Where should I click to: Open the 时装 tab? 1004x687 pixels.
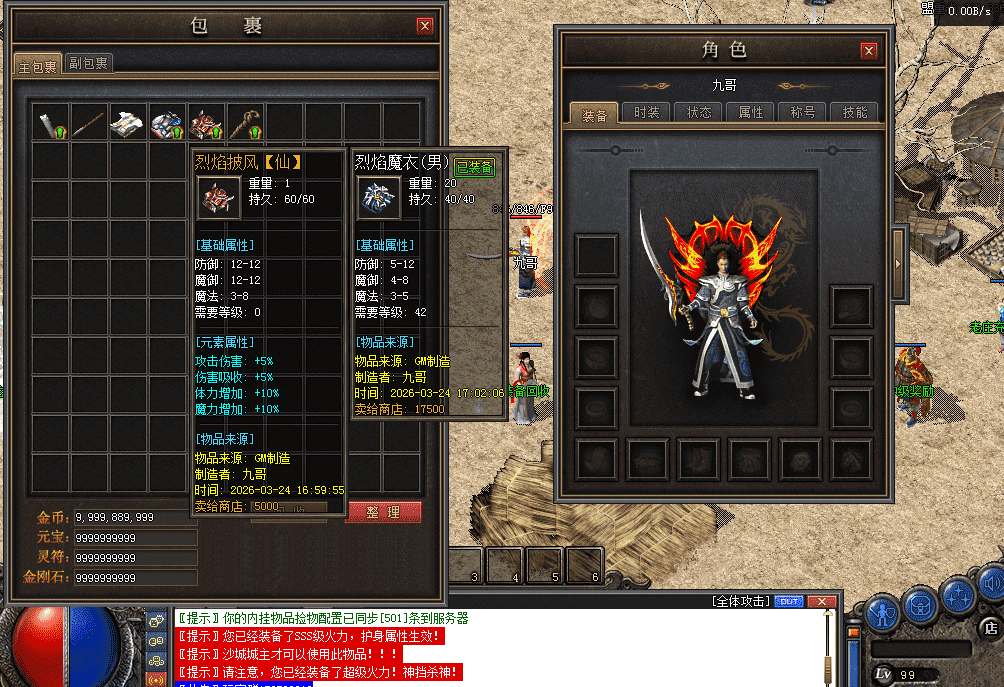(646, 112)
